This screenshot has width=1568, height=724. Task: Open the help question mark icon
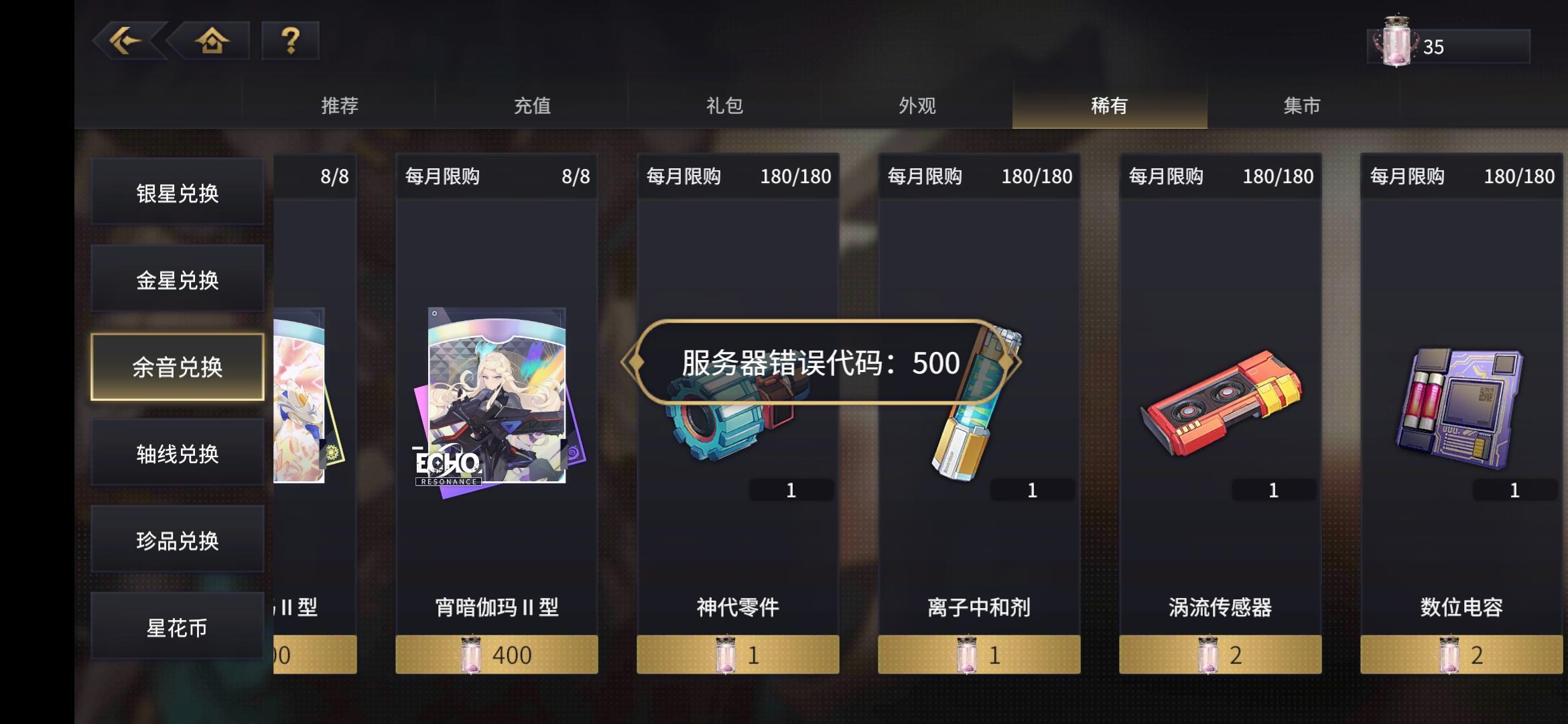pyautogui.click(x=288, y=42)
